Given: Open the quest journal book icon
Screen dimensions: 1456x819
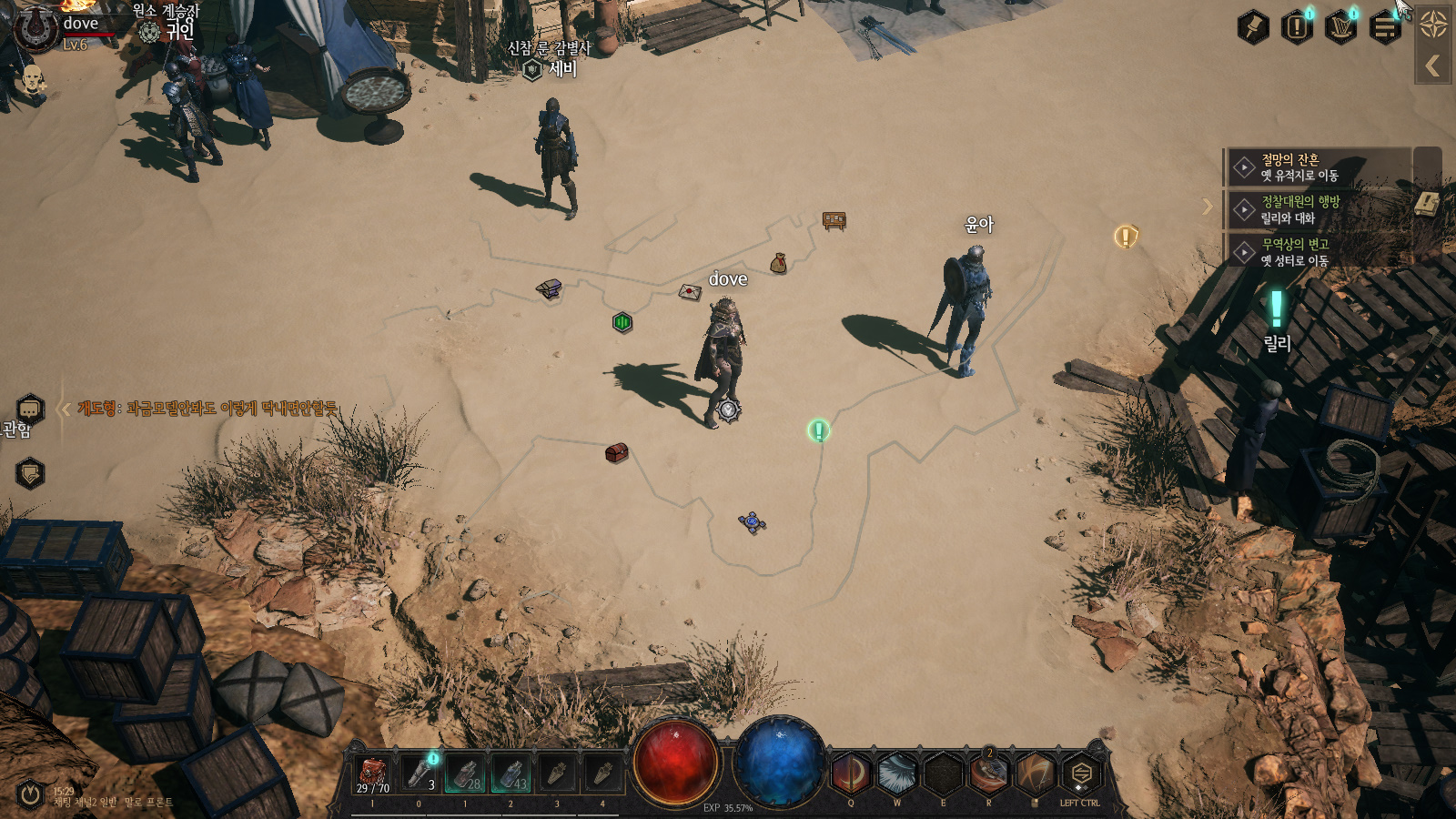Looking at the screenshot, I should pos(1428,203).
